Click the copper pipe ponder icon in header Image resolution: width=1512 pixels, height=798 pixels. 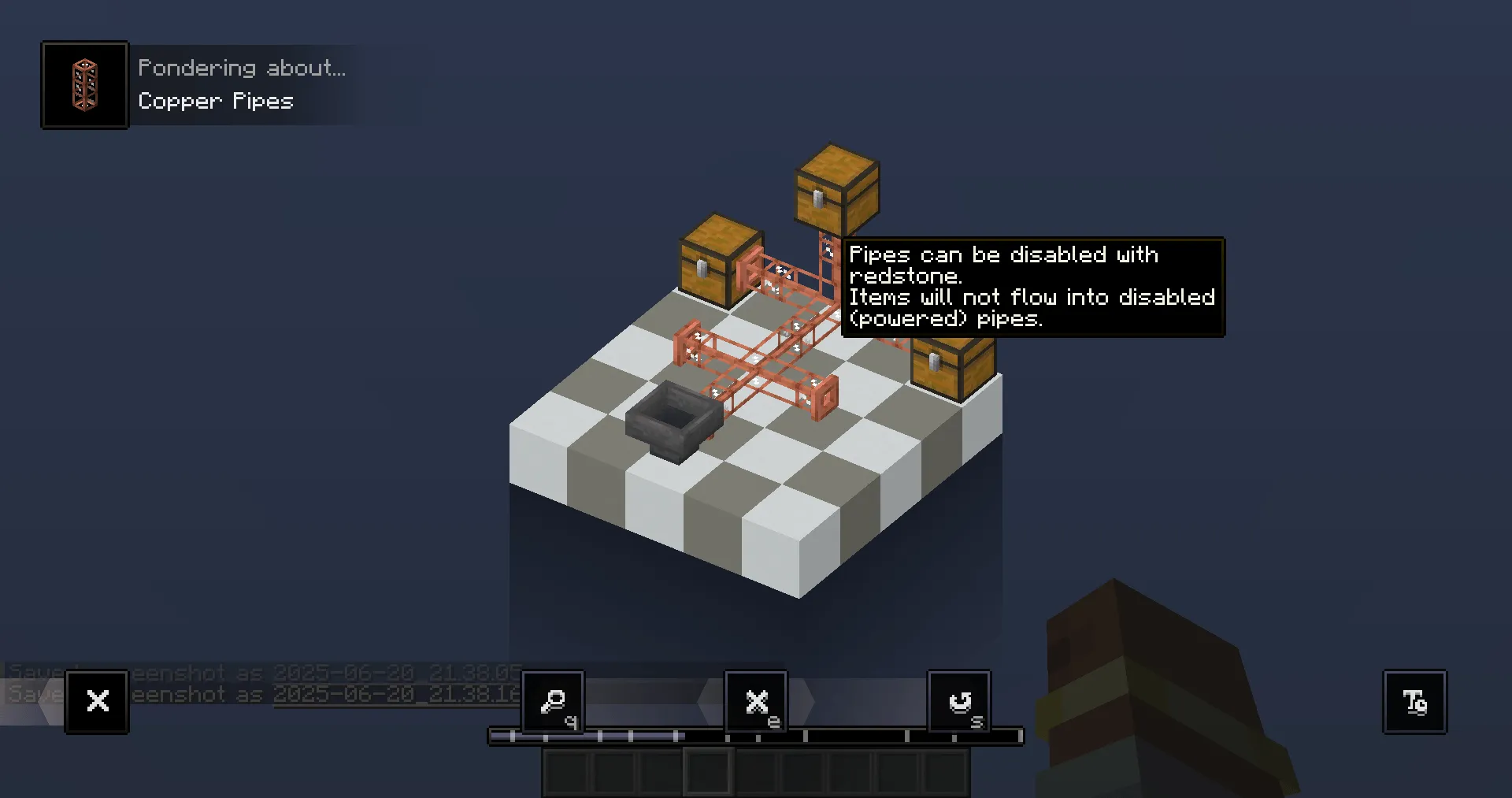click(84, 84)
